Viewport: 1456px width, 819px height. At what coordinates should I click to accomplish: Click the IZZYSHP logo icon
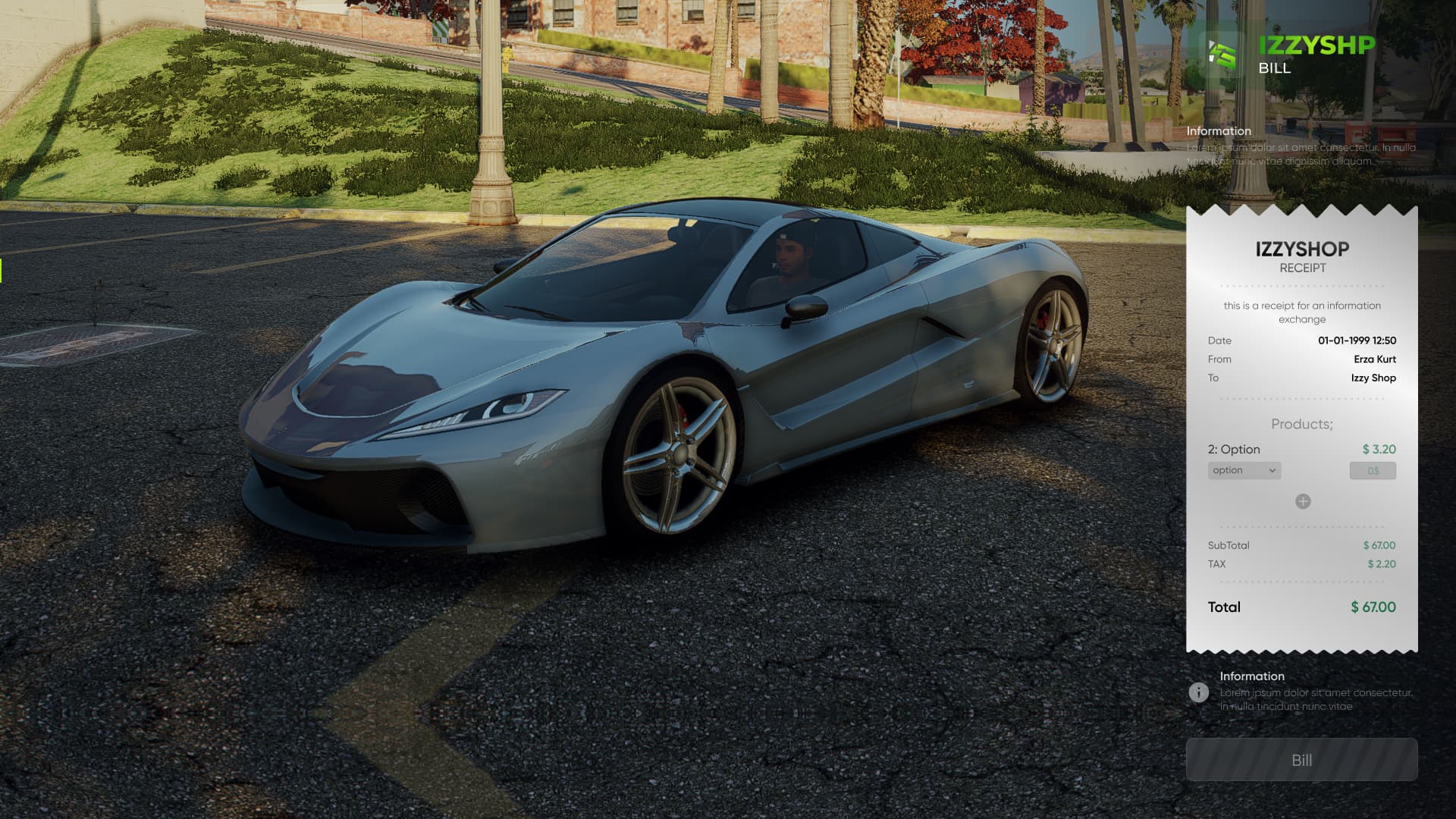coord(1222,55)
